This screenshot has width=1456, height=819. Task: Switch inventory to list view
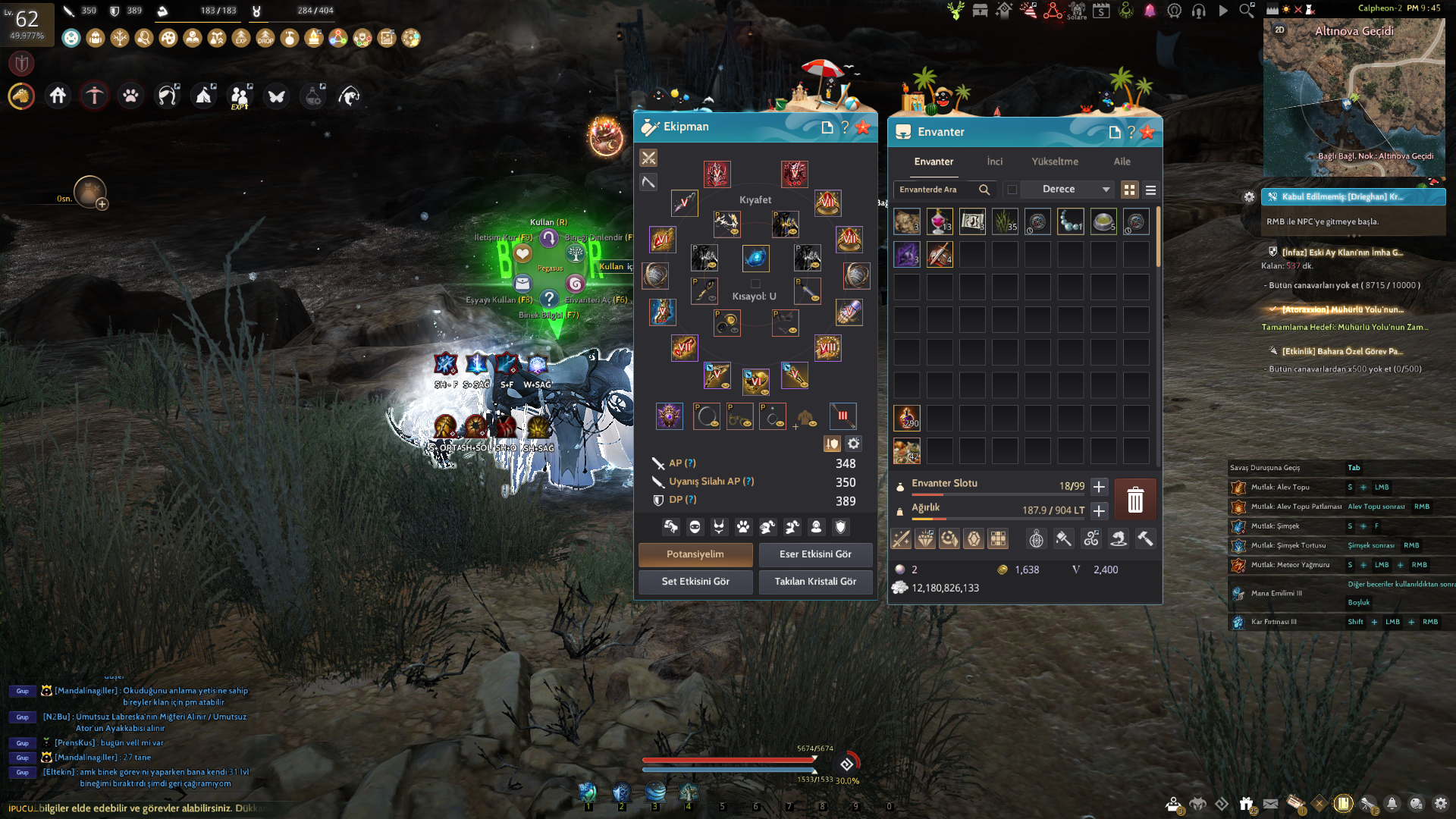[1150, 190]
